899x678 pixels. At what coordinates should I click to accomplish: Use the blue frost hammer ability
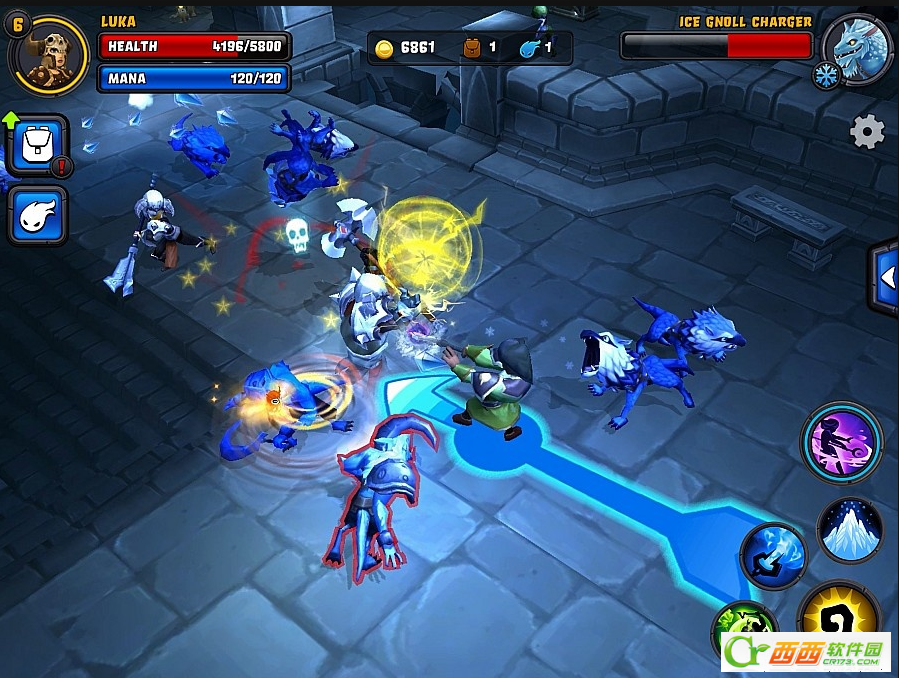click(774, 556)
